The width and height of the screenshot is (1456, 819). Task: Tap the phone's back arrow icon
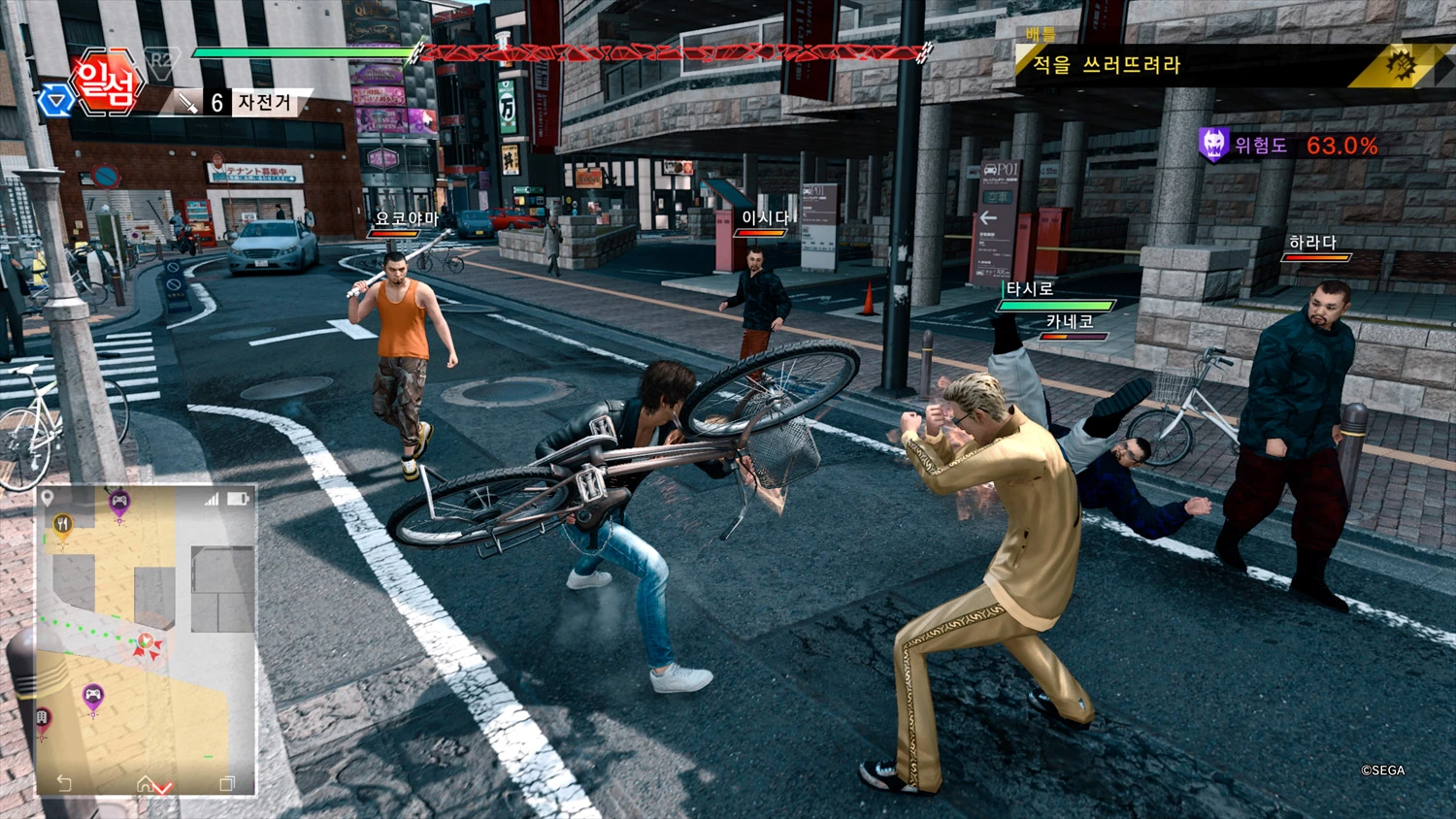click(64, 782)
